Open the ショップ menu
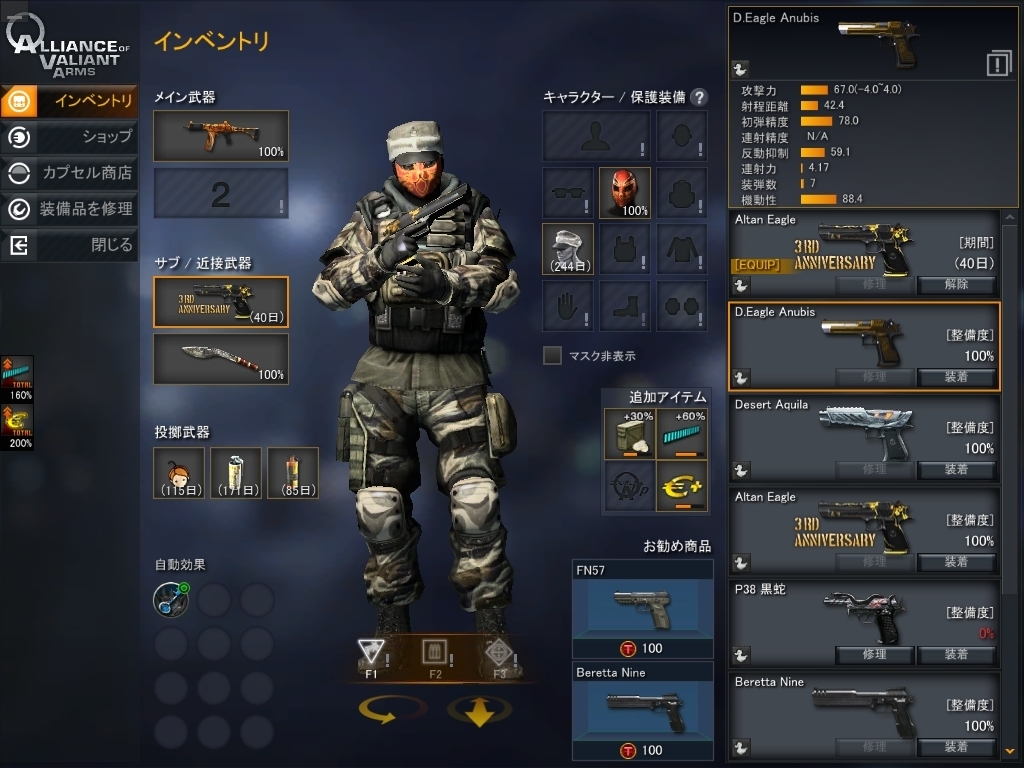Screen dimensions: 1024x768 (x=68, y=137)
